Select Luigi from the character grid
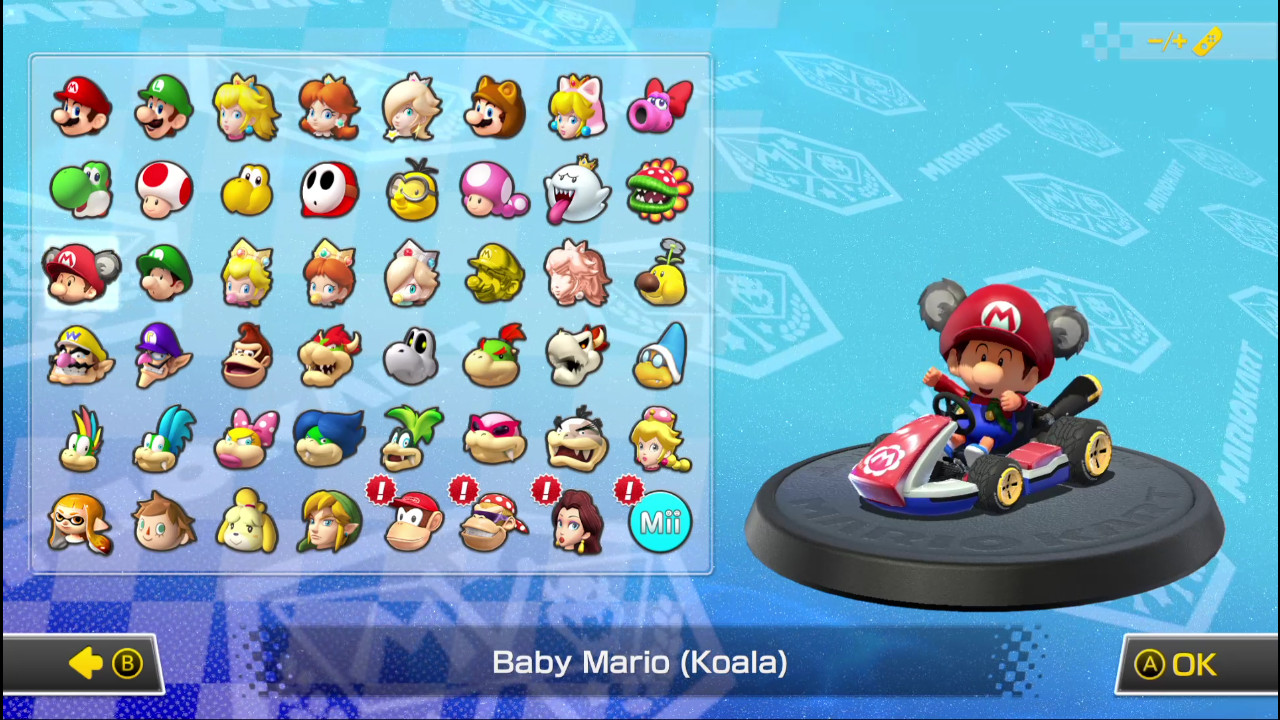 coord(163,105)
